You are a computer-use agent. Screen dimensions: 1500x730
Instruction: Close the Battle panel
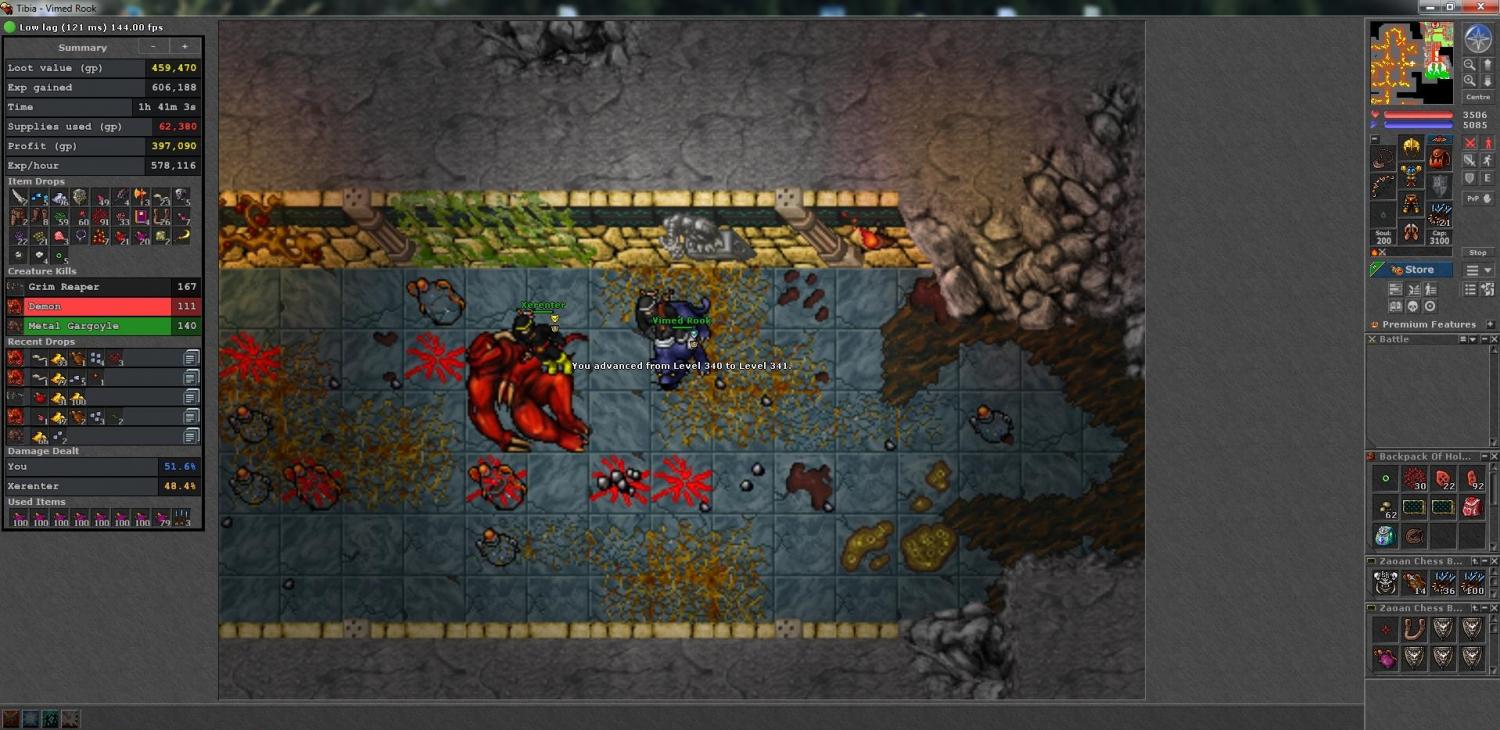[x=1494, y=340]
